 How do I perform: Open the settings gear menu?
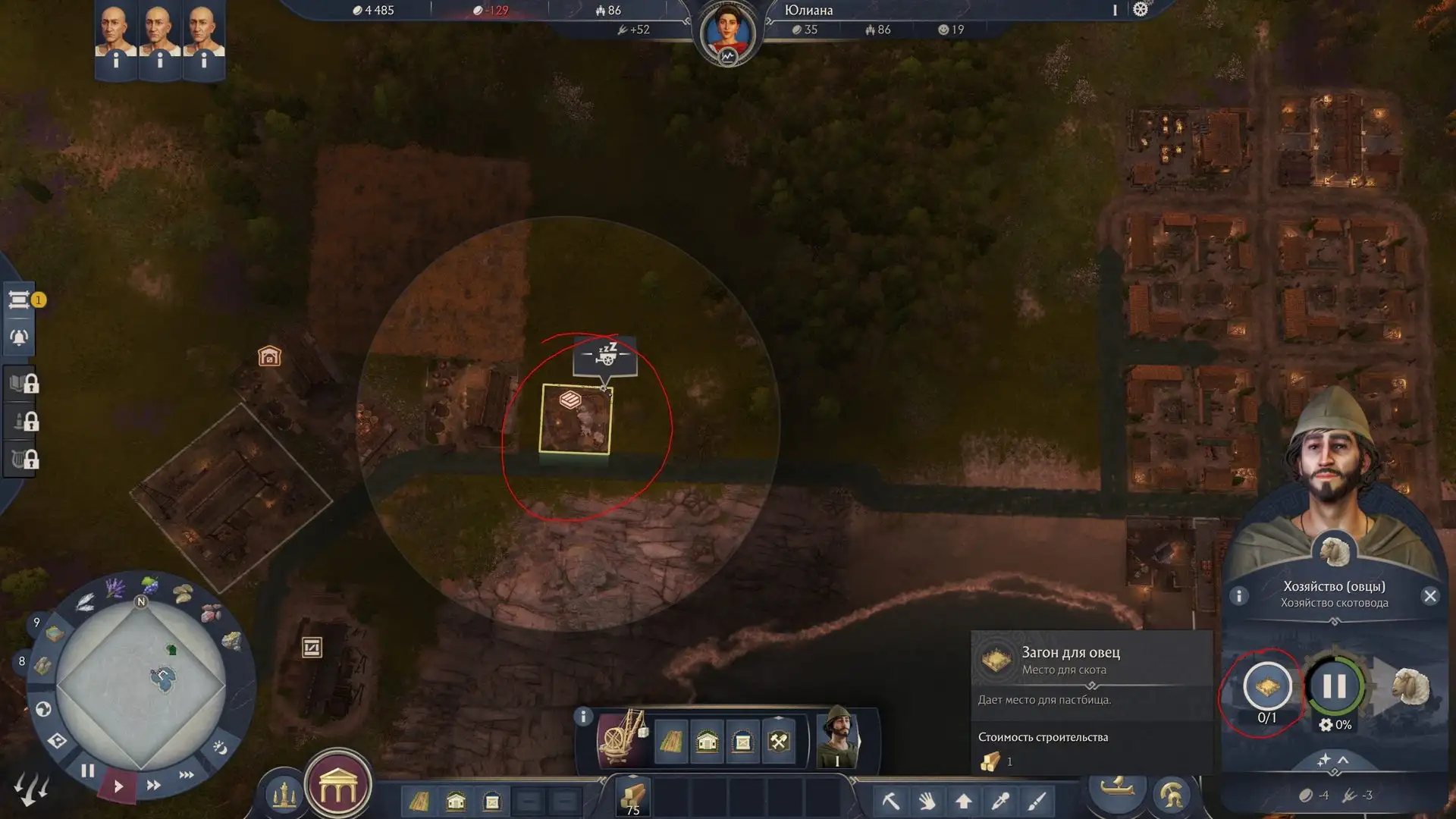coord(1141,10)
